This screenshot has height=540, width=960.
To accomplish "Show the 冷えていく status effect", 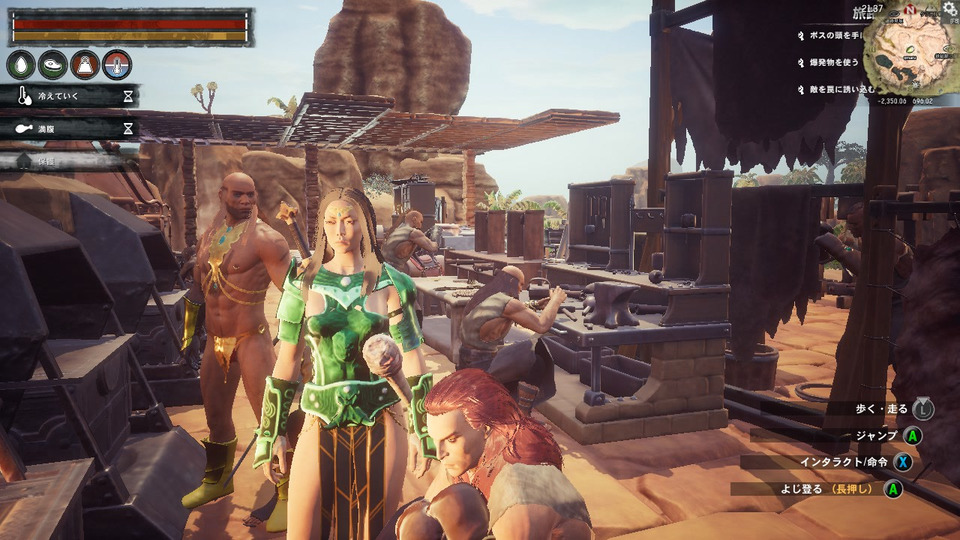I will [70, 96].
